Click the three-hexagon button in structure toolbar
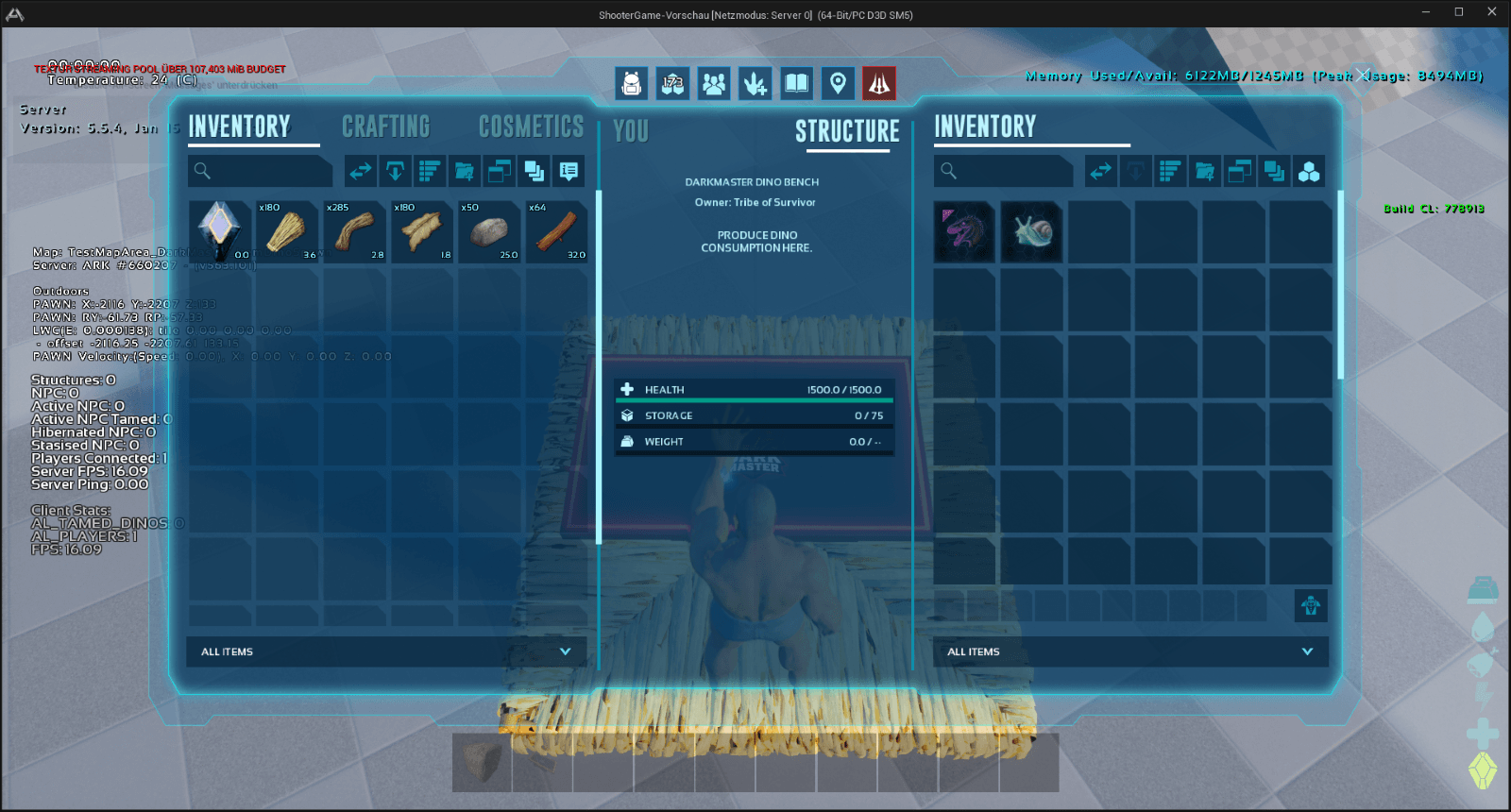The height and width of the screenshot is (812, 1511). coord(1309,171)
